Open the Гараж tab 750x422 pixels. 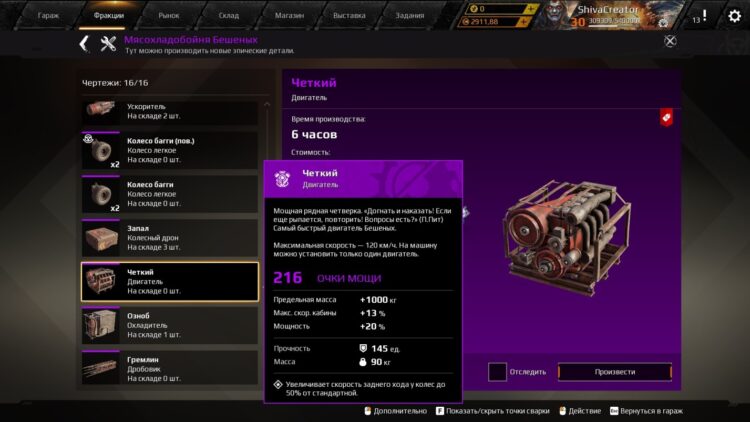tap(47, 16)
